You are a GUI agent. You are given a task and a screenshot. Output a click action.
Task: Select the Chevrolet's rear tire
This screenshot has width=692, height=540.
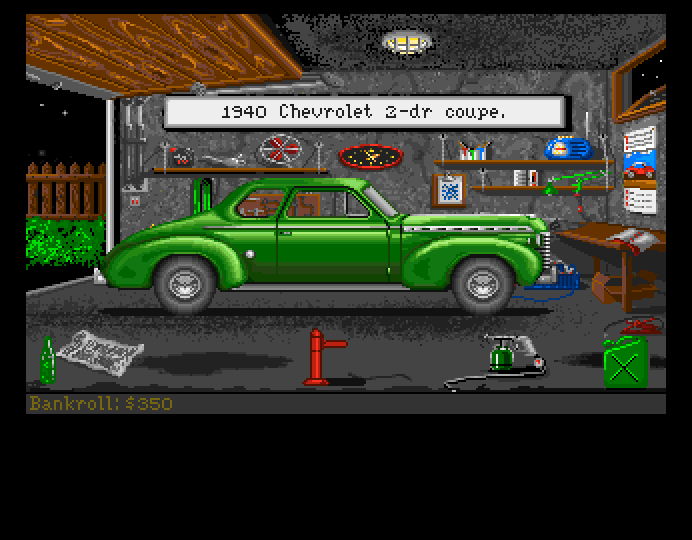click(184, 281)
